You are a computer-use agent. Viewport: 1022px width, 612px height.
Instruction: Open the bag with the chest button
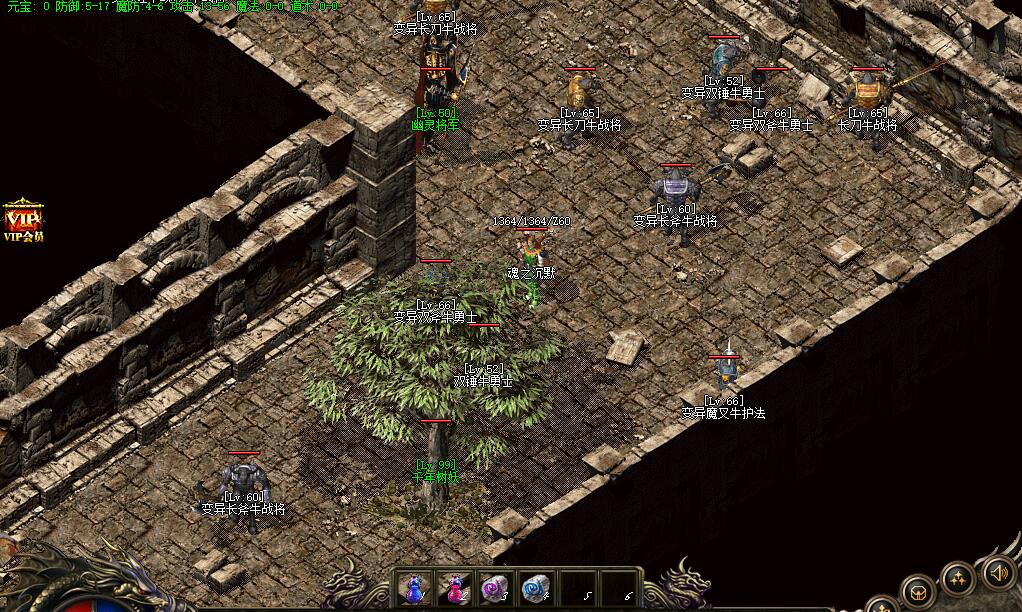(918, 591)
